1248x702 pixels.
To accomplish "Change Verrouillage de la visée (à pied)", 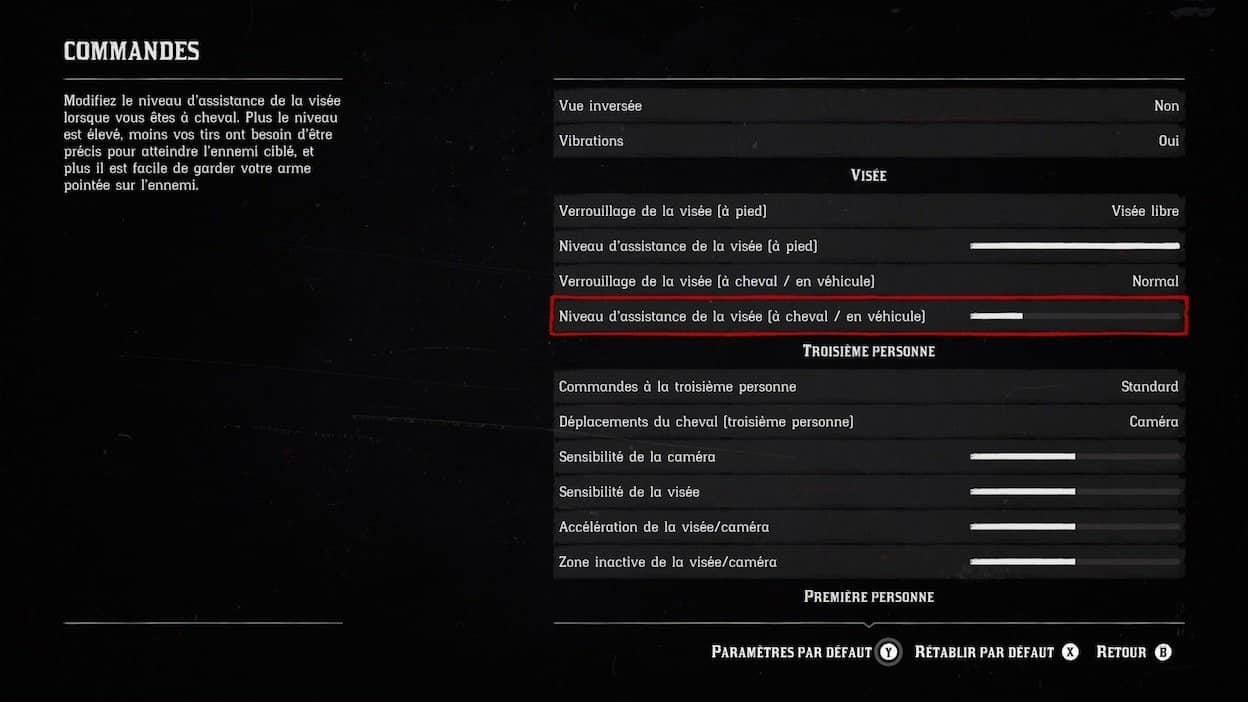I will tap(868, 211).
